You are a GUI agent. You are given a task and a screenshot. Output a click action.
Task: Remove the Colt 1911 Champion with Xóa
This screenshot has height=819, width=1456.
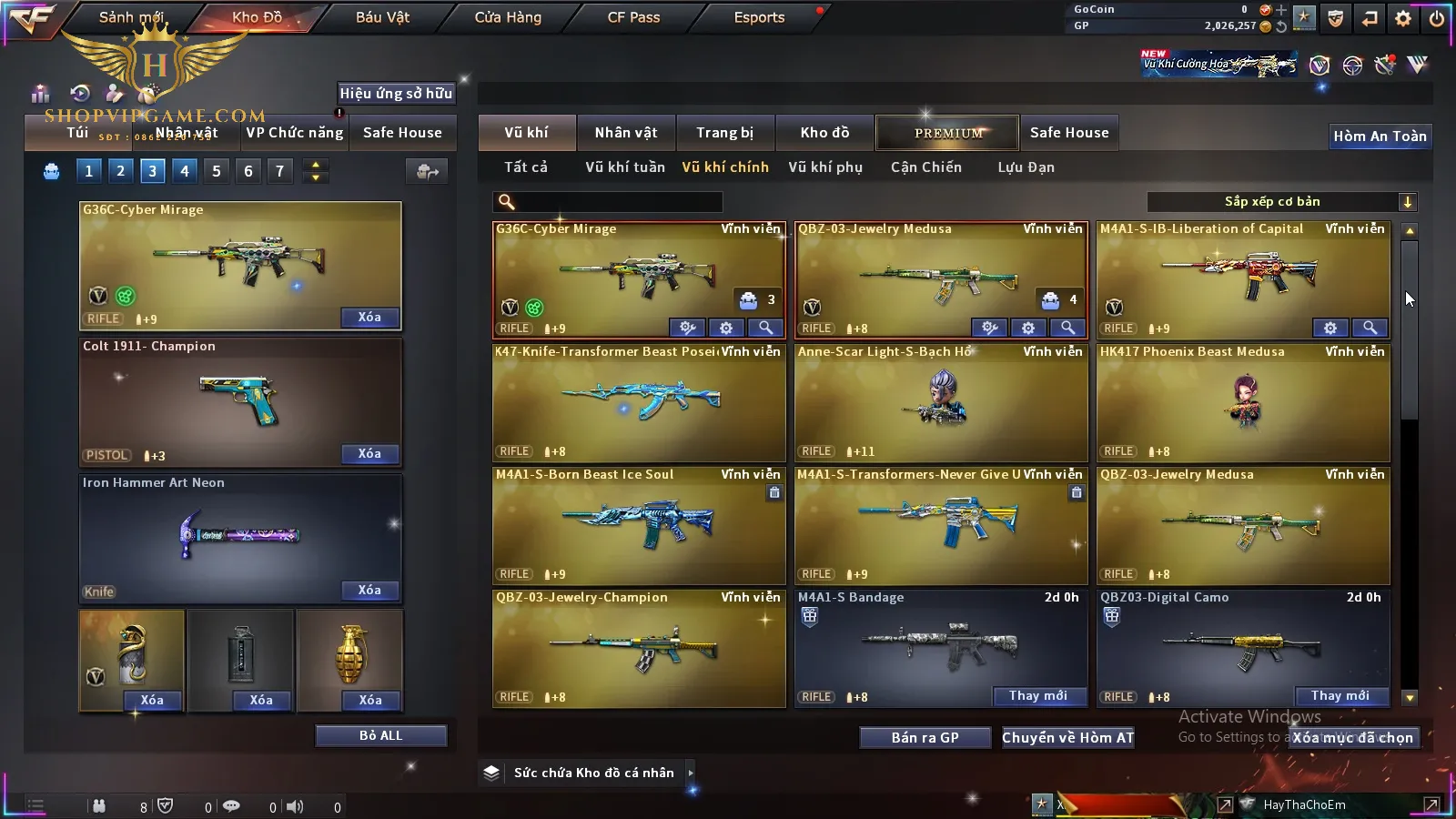pos(369,453)
